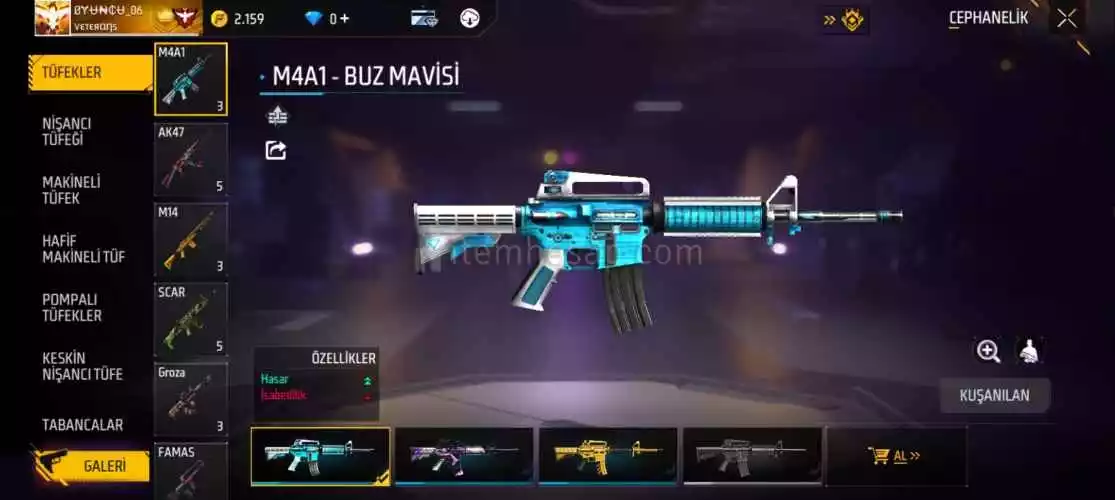Close the Cephanelik screen
Image resolution: width=1115 pixels, height=500 pixels.
tap(1067, 17)
